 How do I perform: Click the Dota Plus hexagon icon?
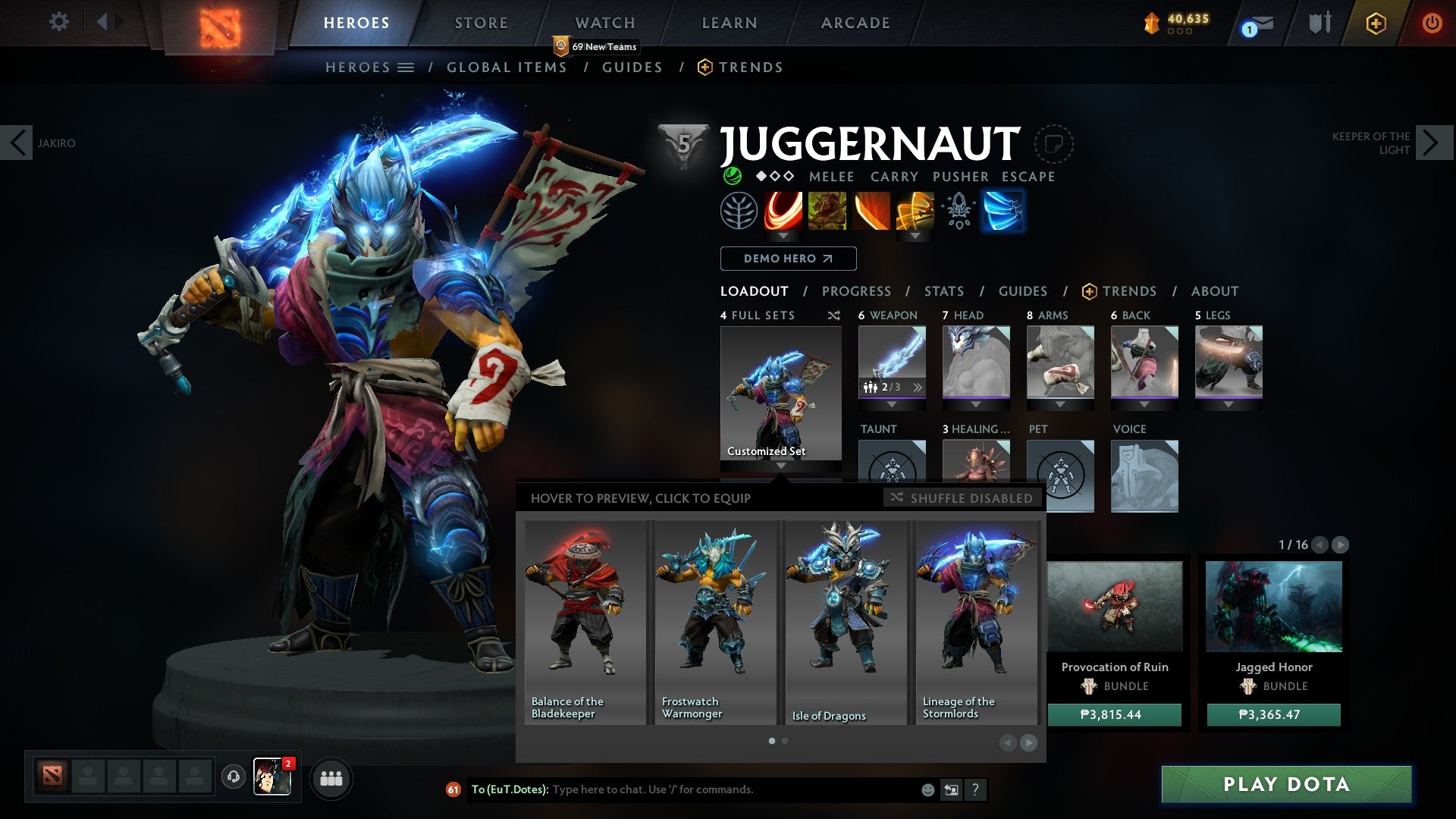point(1376,24)
